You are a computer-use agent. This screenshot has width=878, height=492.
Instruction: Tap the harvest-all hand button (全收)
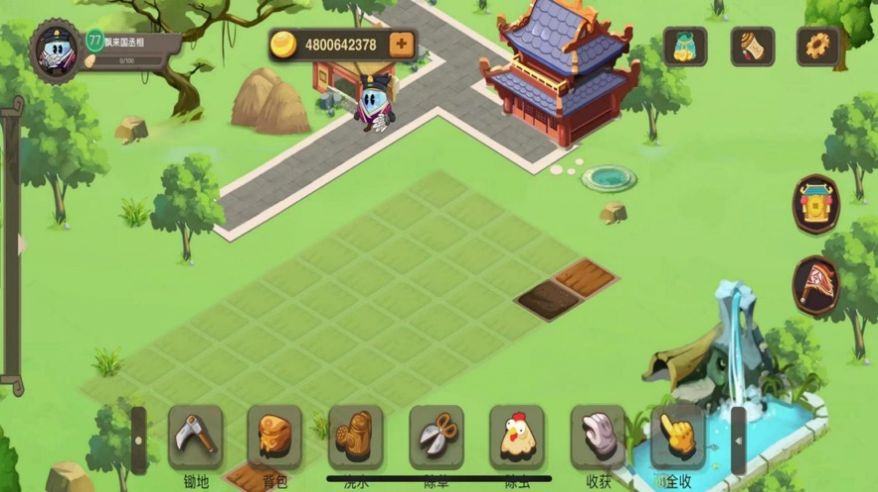[677, 437]
